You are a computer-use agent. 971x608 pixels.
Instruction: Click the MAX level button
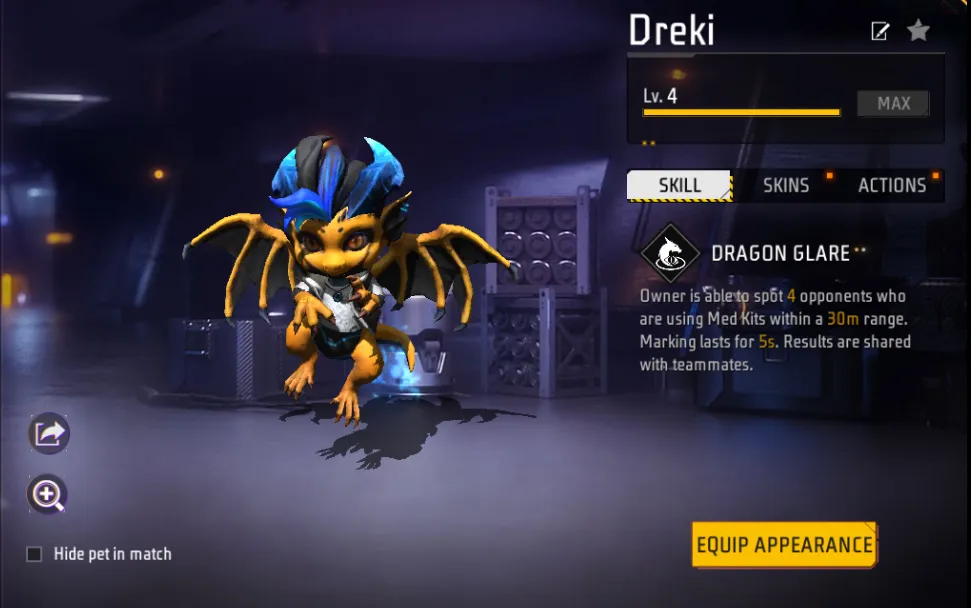tap(893, 103)
